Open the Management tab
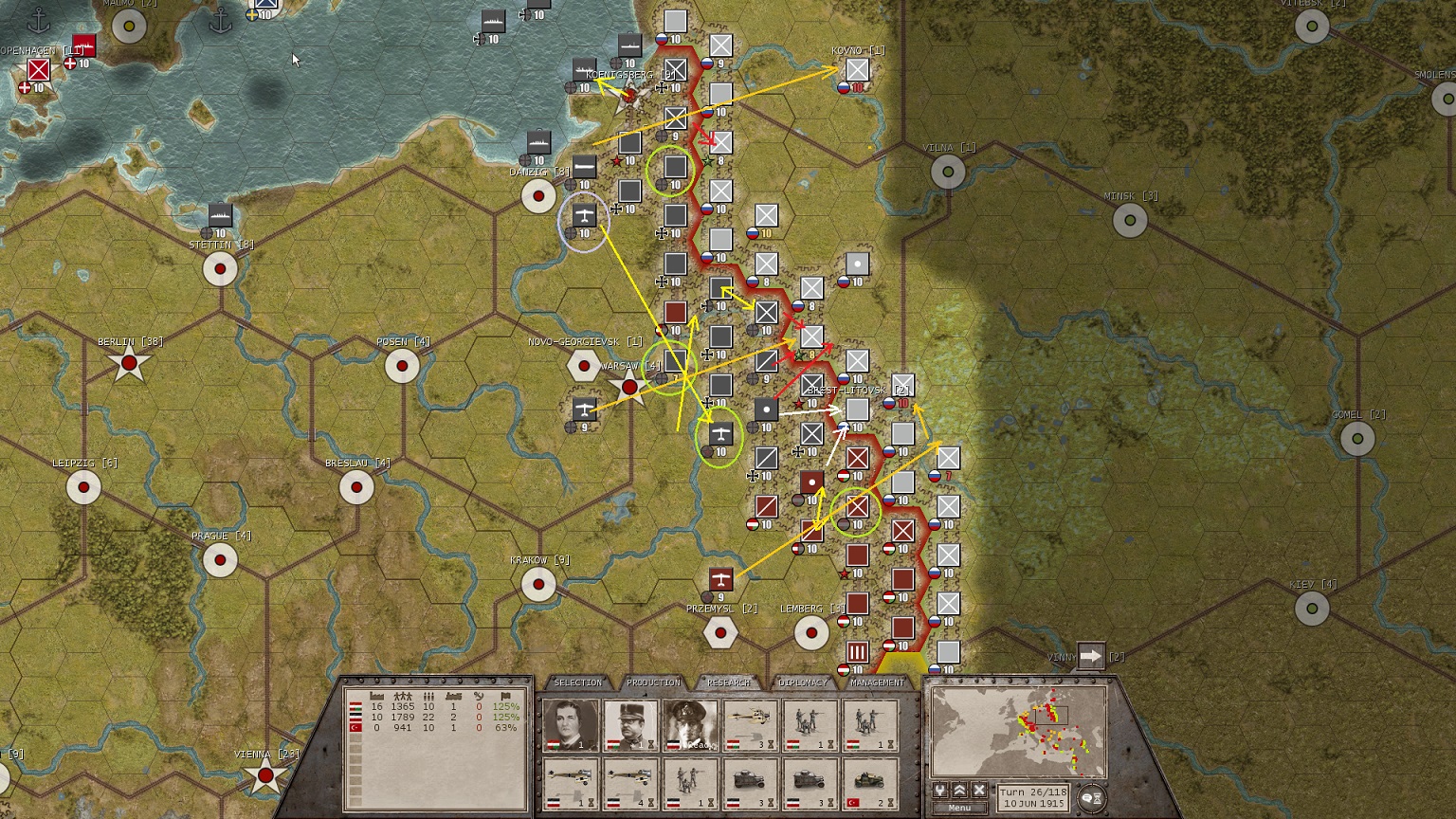 pos(877,682)
